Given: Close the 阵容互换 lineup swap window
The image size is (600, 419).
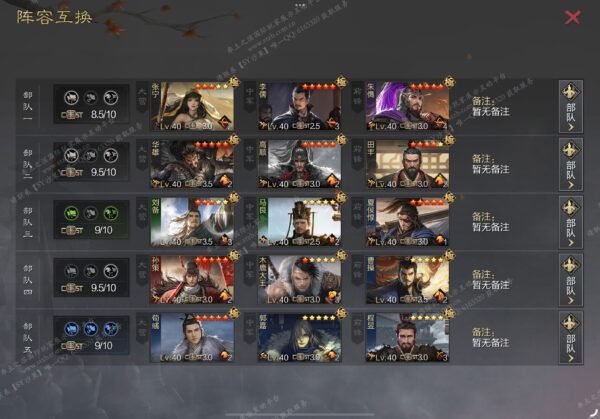Looking at the screenshot, I should [572, 17].
